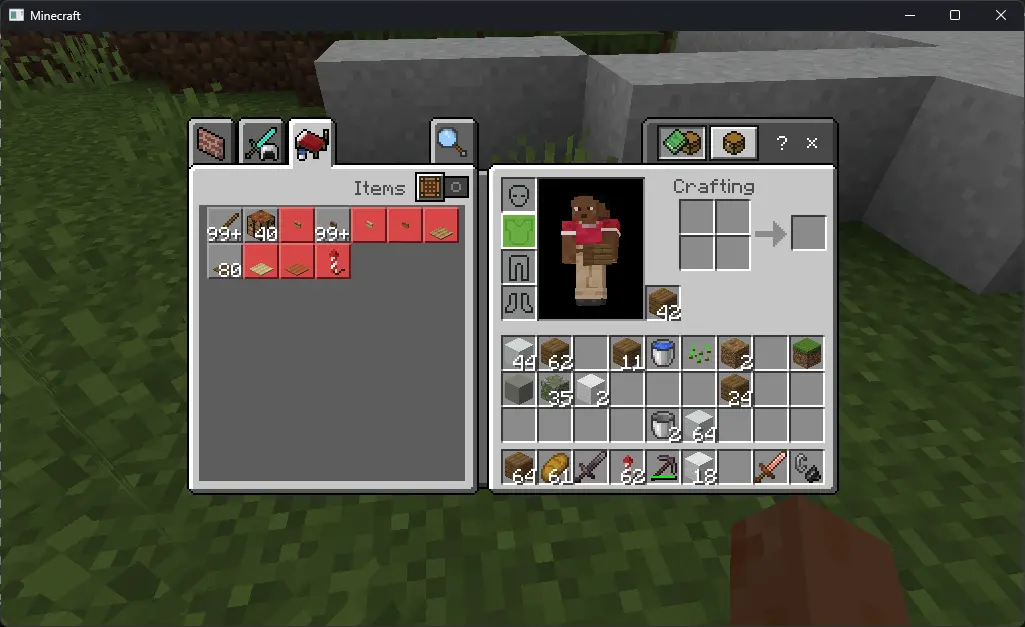Select the grass block inventory slot

pyautogui.click(x=806, y=353)
